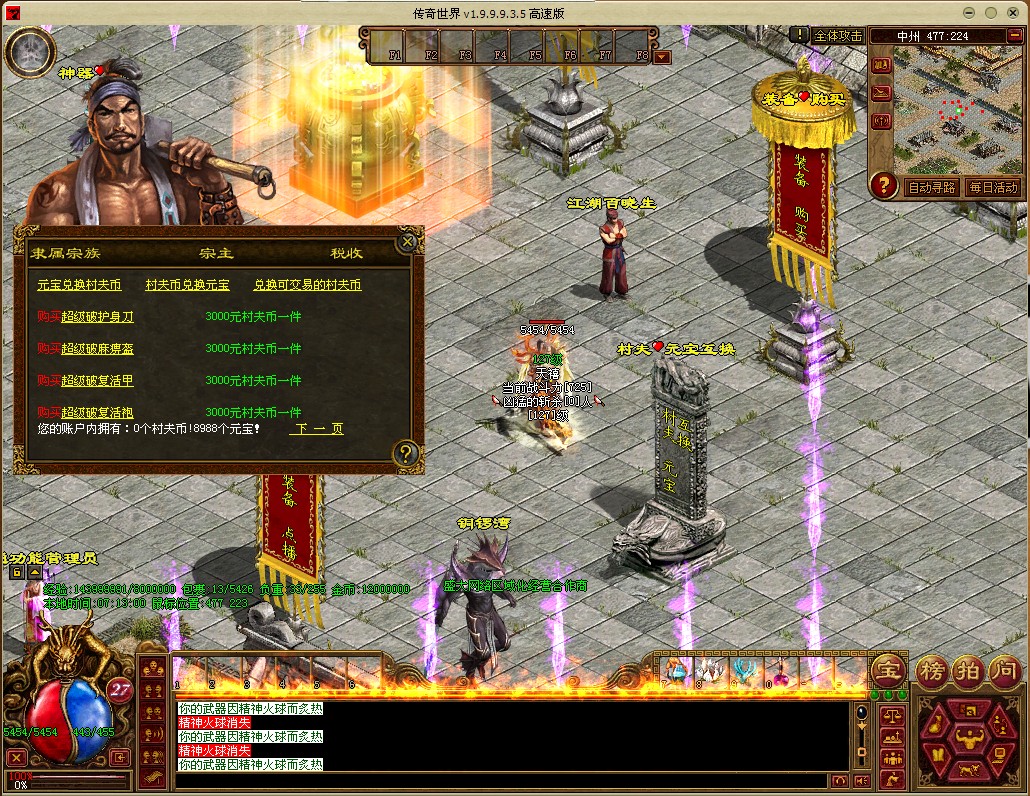Go to next page via 下一页
1030x796 pixels.
click(x=317, y=428)
